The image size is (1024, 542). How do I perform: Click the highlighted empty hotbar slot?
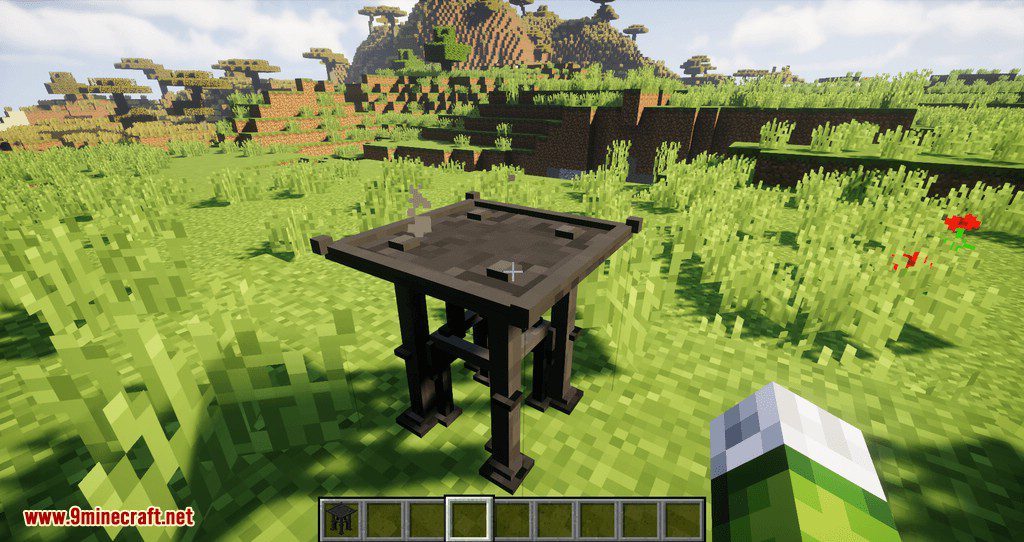tap(469, 519)
